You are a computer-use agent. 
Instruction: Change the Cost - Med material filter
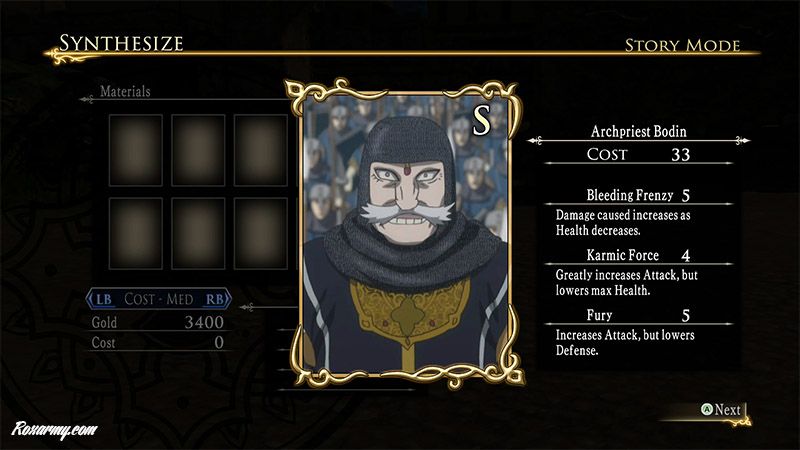click(x=160, y=299)
